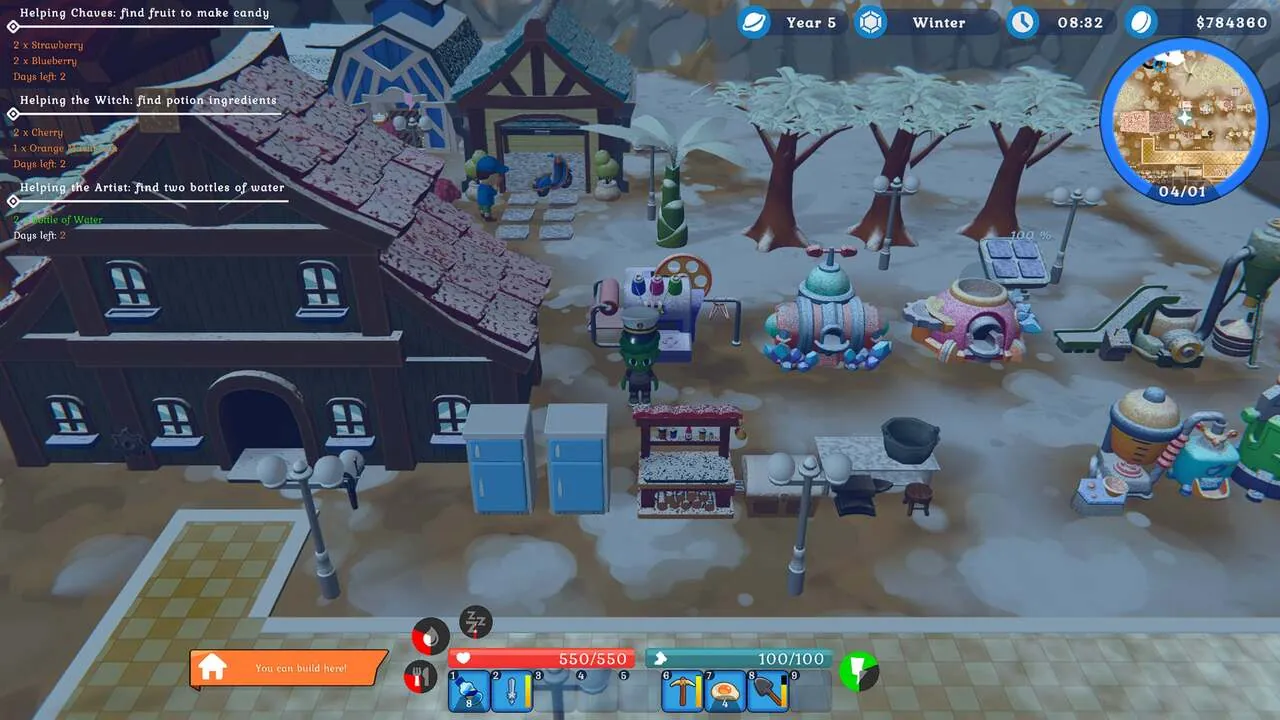Click the thirst water-droplet indicator
Image resolution: width=1280 pixels, height=720 pixels.
tap(430, 634)
